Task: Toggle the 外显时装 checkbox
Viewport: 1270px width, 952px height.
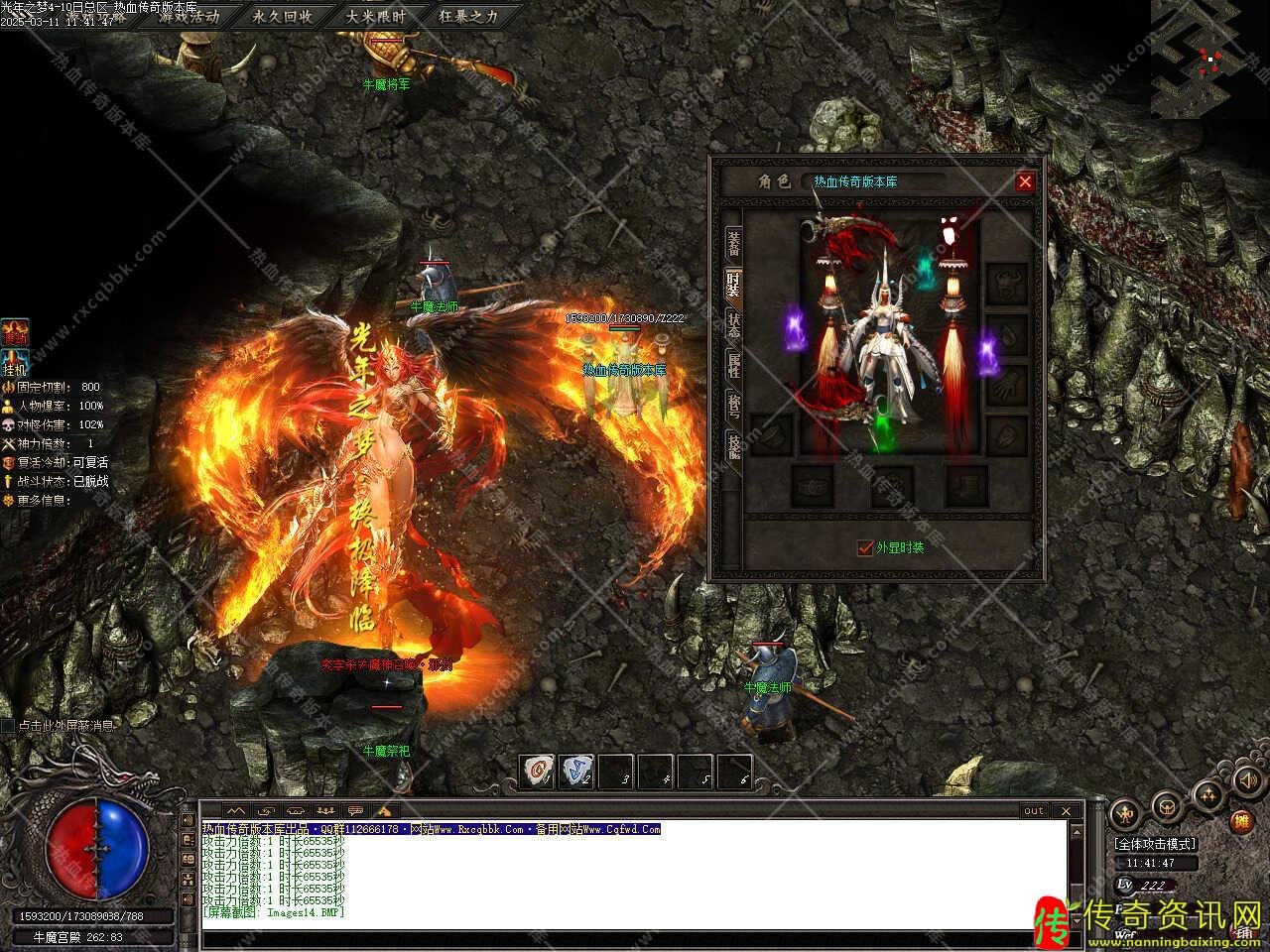Action: (x=865, y=547)
